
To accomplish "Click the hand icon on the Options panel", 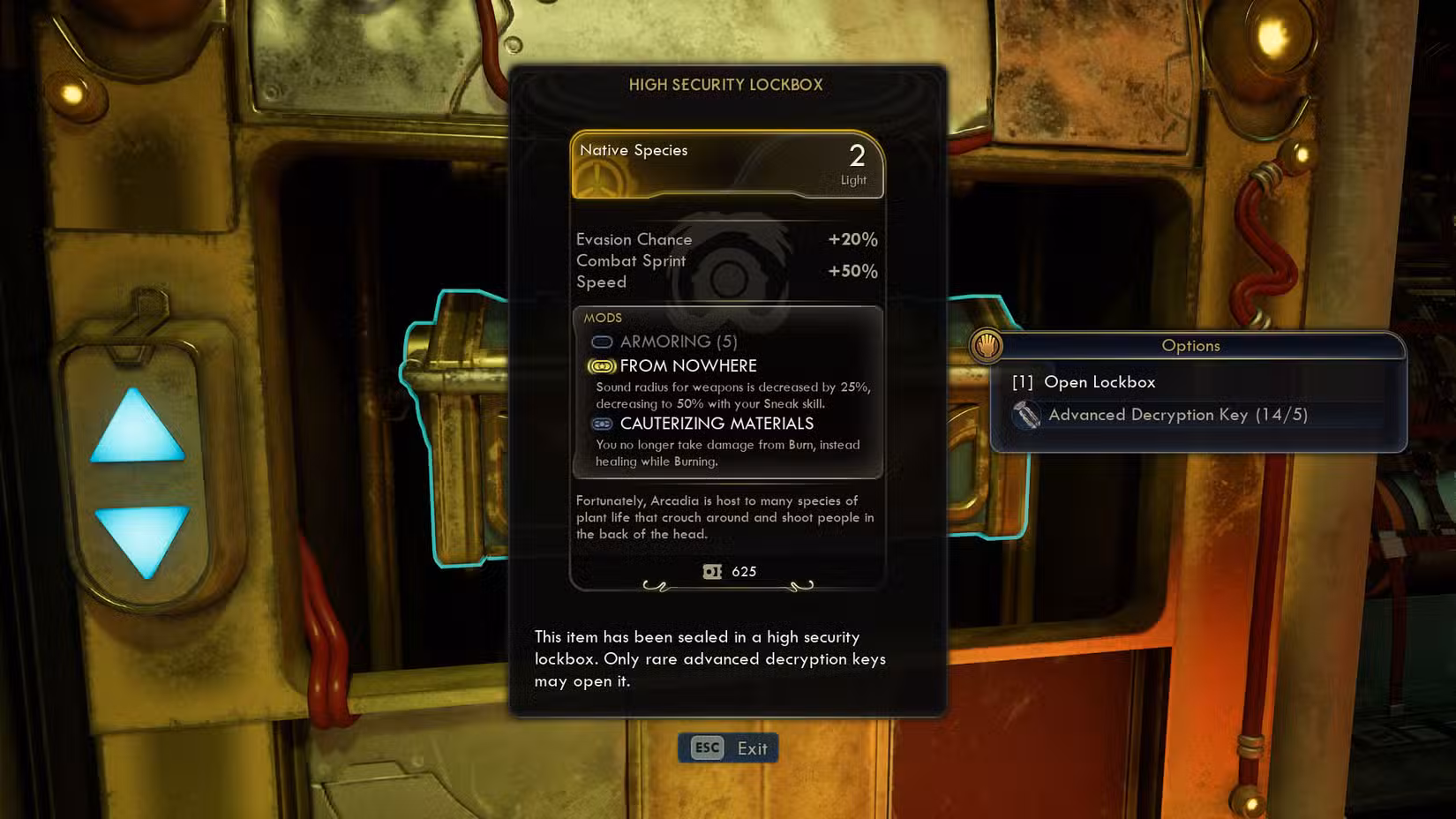I will (x=987, y=347).
